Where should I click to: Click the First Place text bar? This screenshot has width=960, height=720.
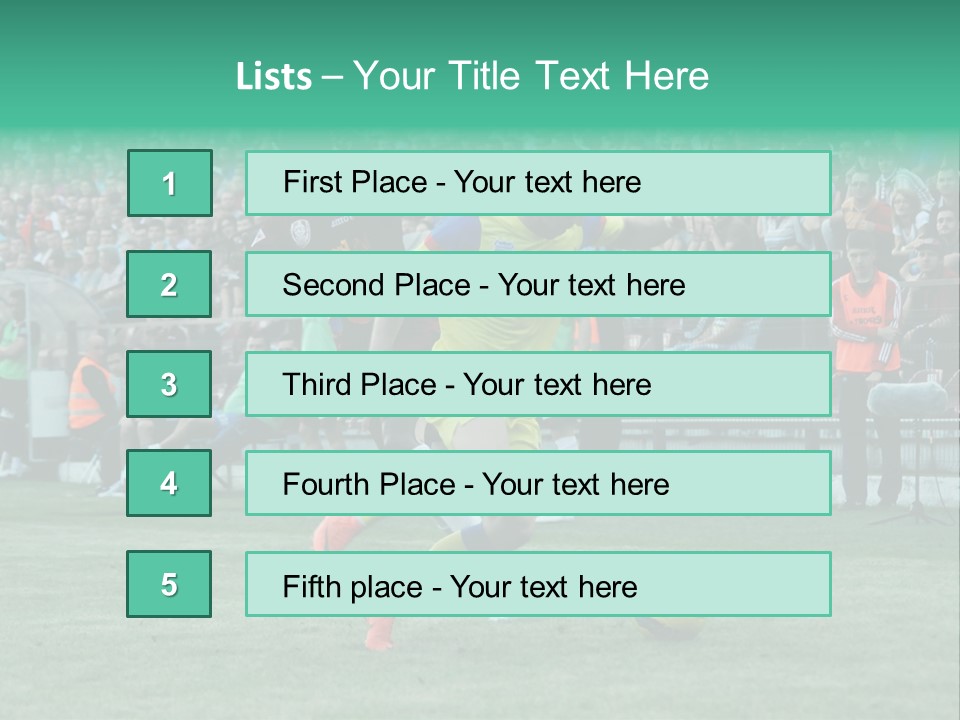[x=538, y=183]
